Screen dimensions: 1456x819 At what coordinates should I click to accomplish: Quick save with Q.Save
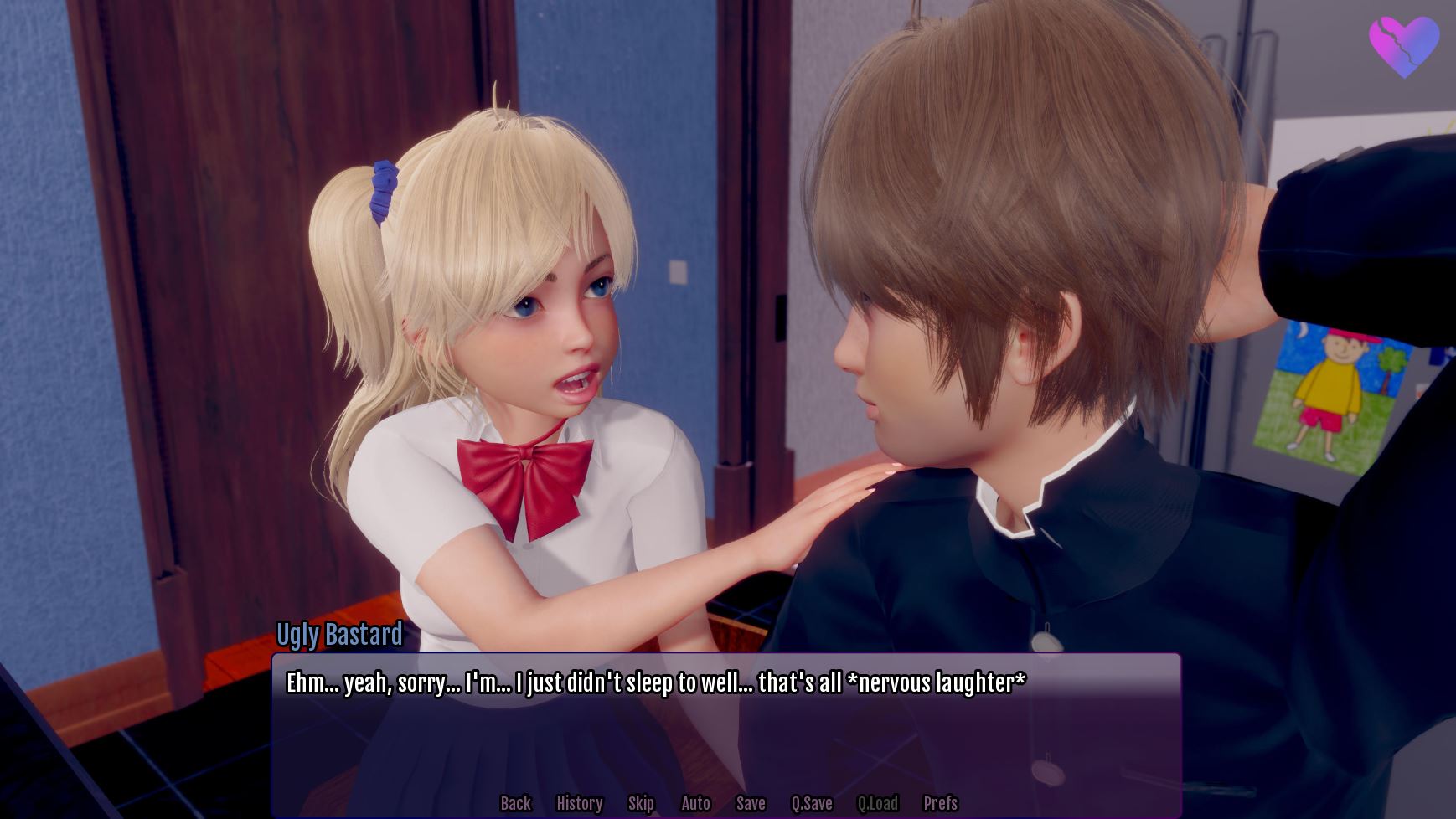tap(812, 803)
